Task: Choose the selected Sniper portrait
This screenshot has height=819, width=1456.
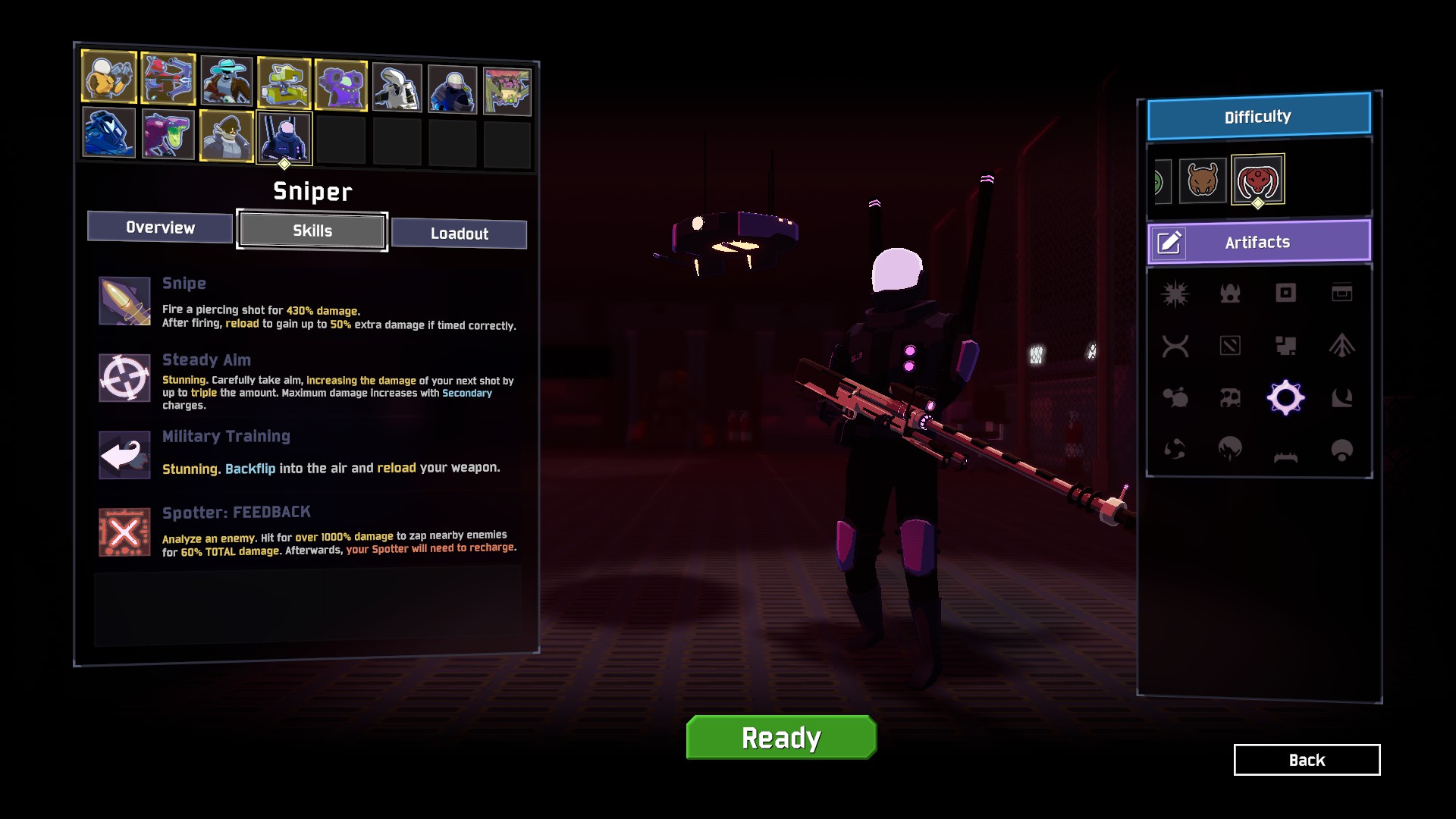Action: click(x=284, y=137)
